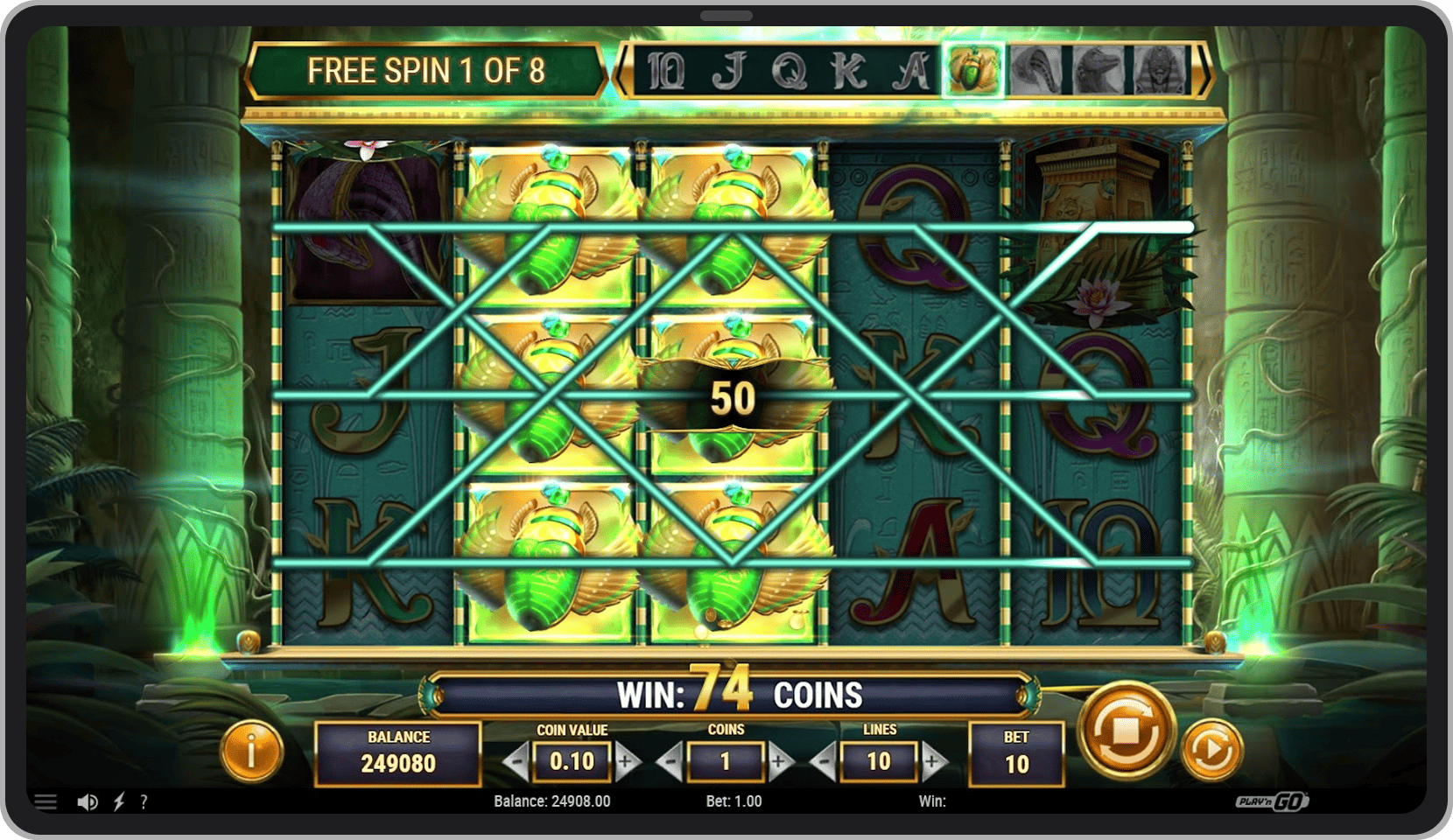1453x840 pixels.
Task: Open the hamburger game menu
Action: [x=46, y=801]
